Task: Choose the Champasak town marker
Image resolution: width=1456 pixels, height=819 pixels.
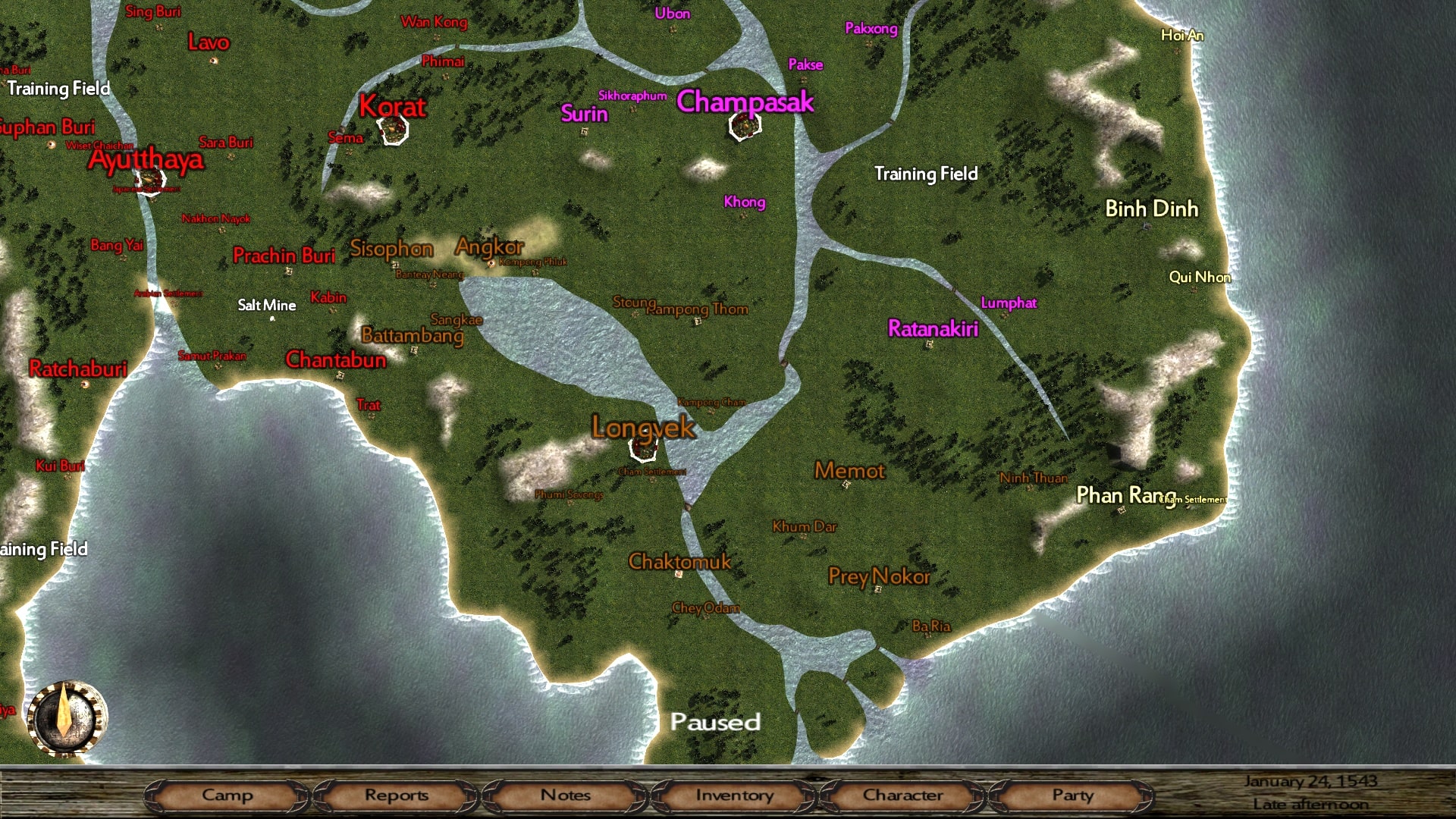Action: coord(744,126)
